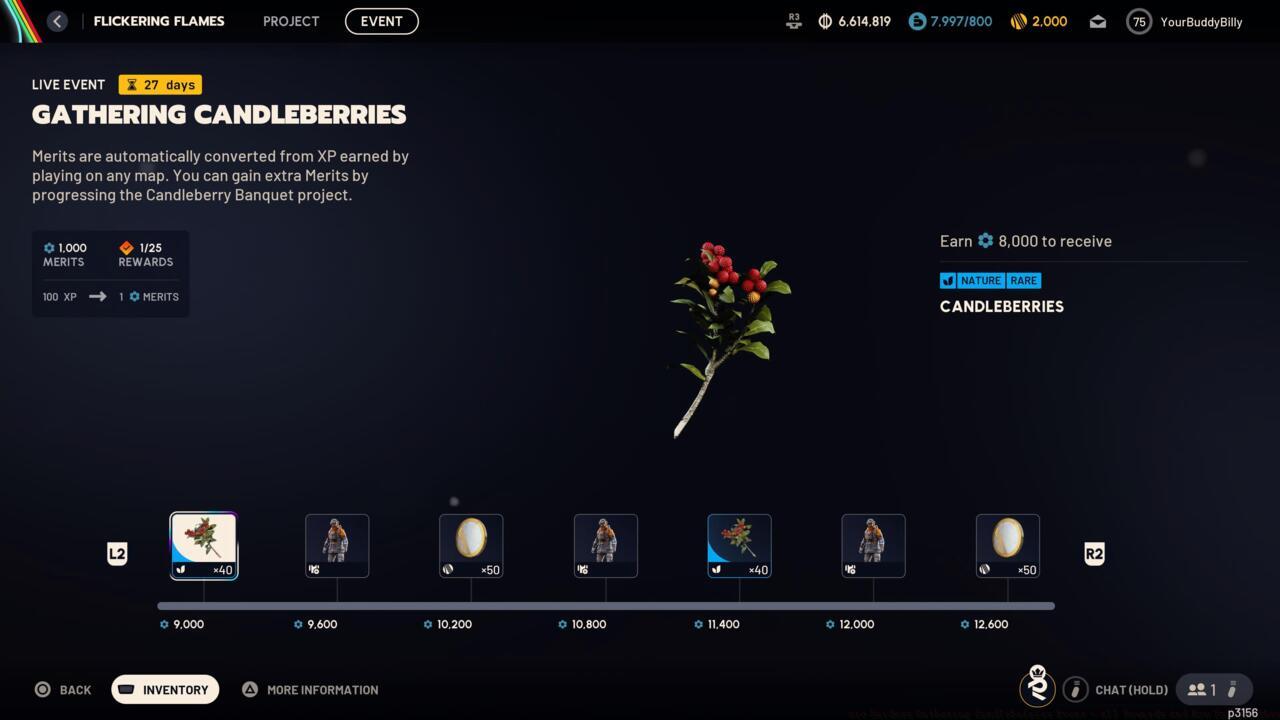1280x720 pixels.
Task: Click the chat microphone icon
Action: click(1075, 689)
